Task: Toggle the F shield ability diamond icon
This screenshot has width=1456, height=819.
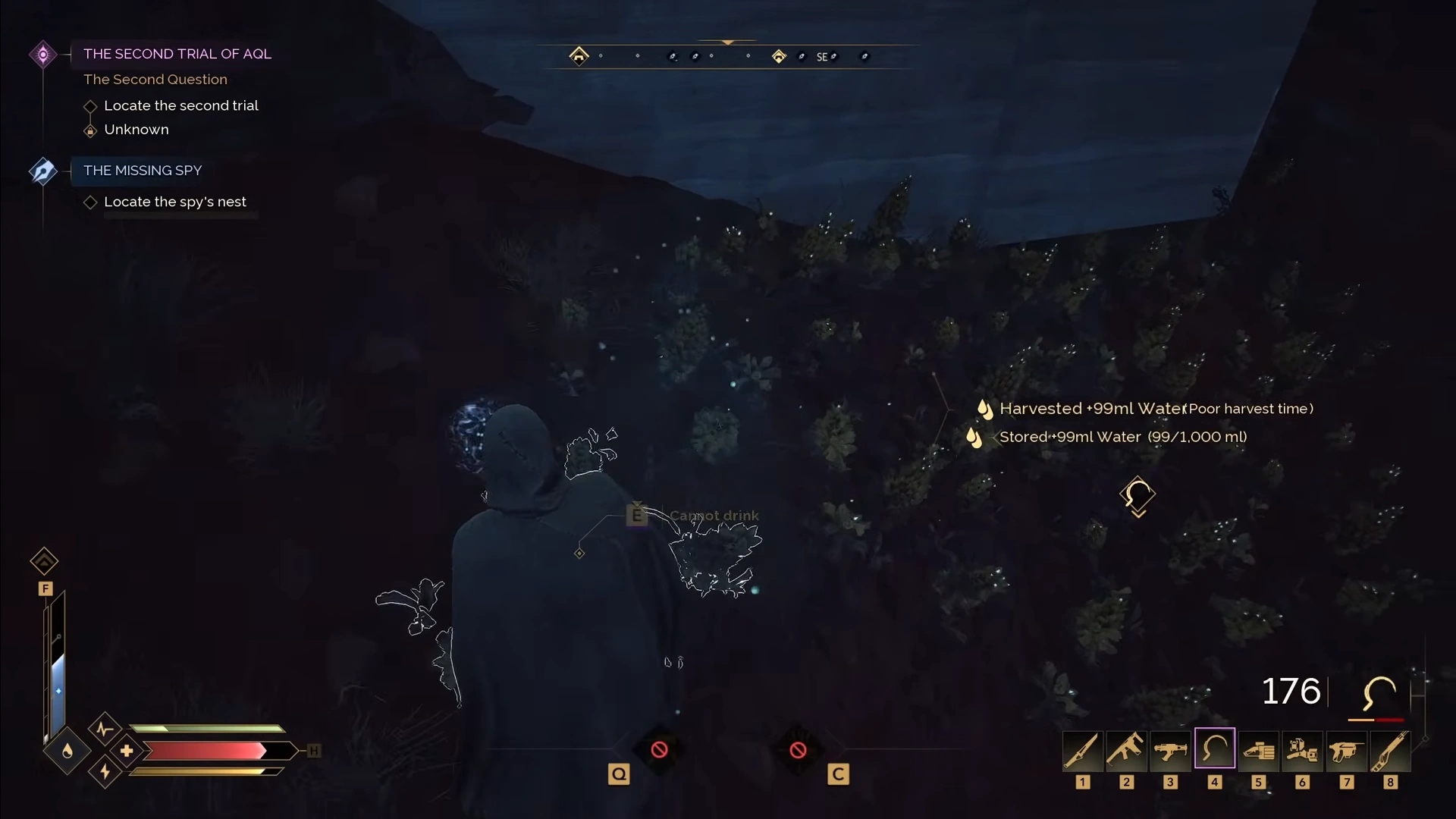Action: click(44, 560)
